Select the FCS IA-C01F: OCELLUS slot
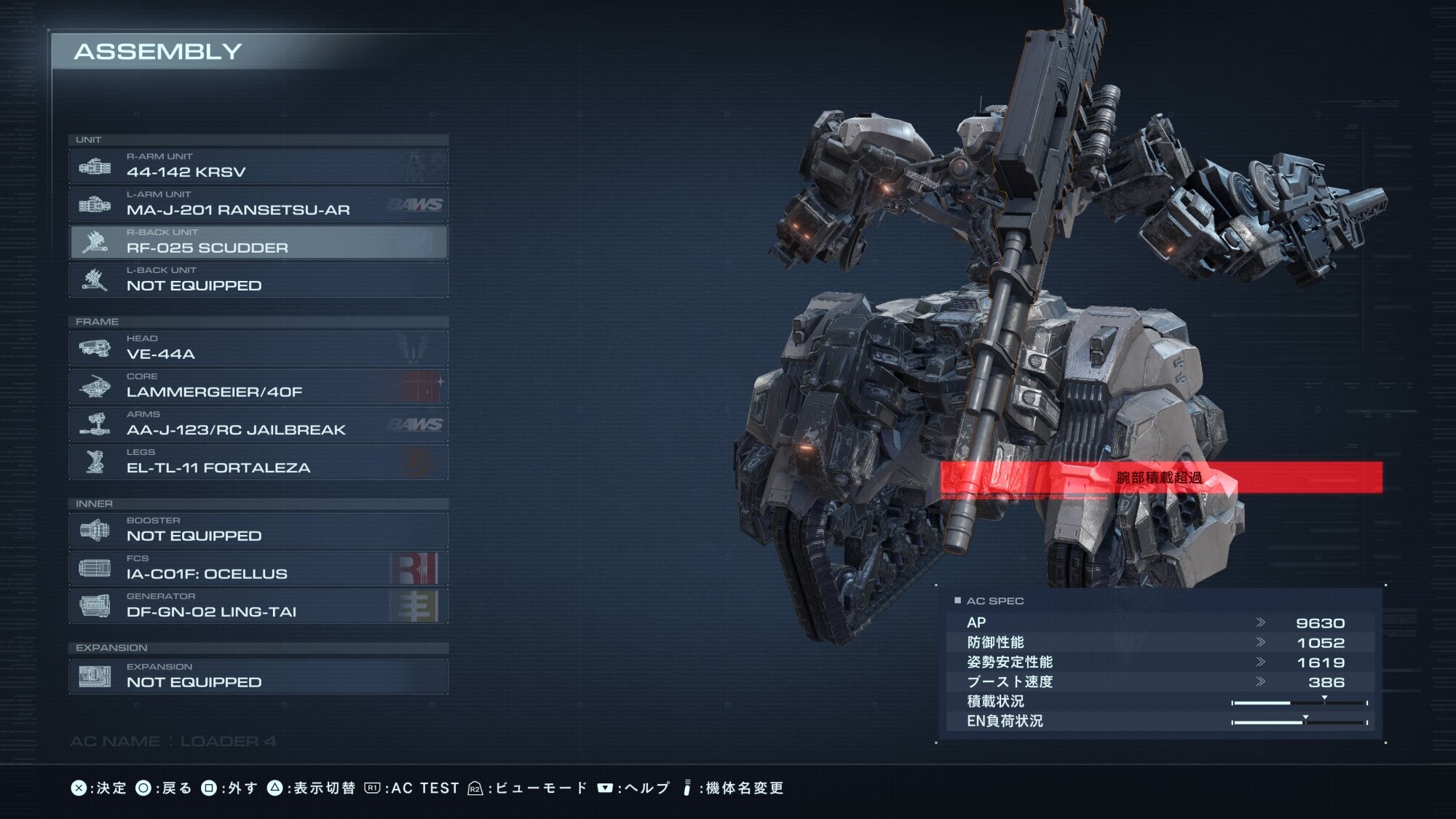The width and height of the screenshot is (1456, 819). click(258, 569)
